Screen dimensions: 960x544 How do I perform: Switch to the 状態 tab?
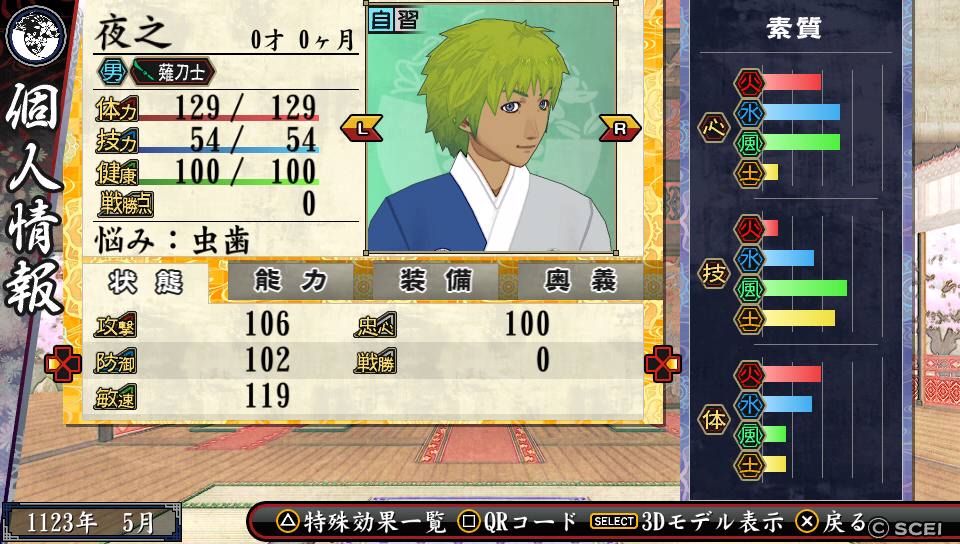tap(146, 283)
